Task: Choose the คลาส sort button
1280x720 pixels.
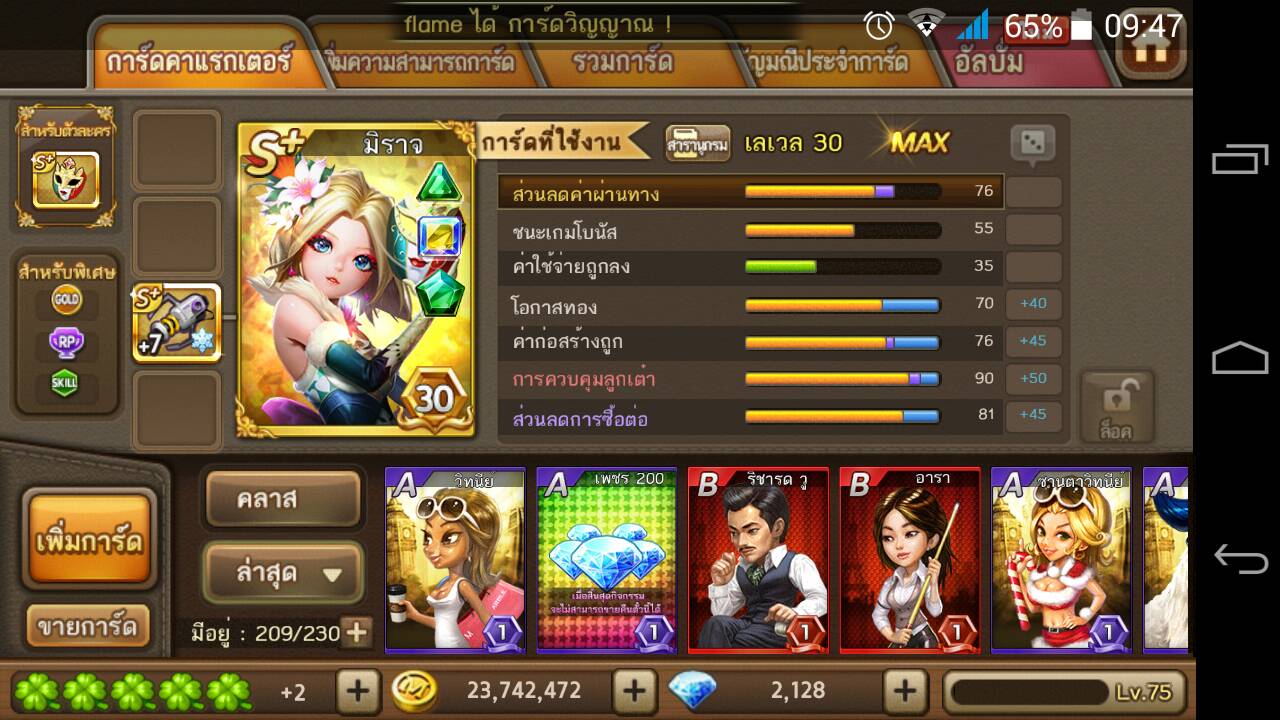Action: click(x=282, y=499)
